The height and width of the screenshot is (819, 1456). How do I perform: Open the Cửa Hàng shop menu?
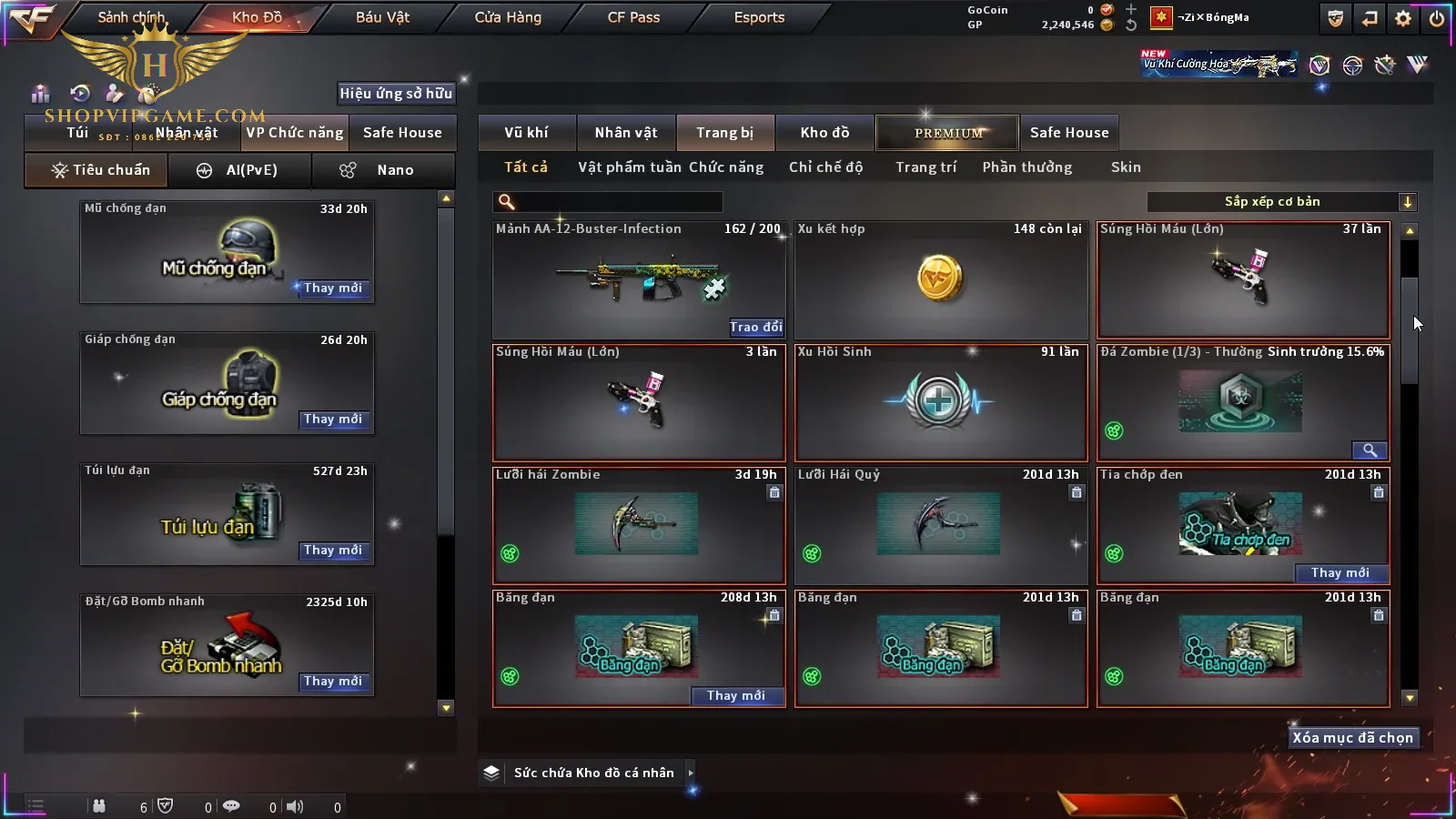(508, 17)
